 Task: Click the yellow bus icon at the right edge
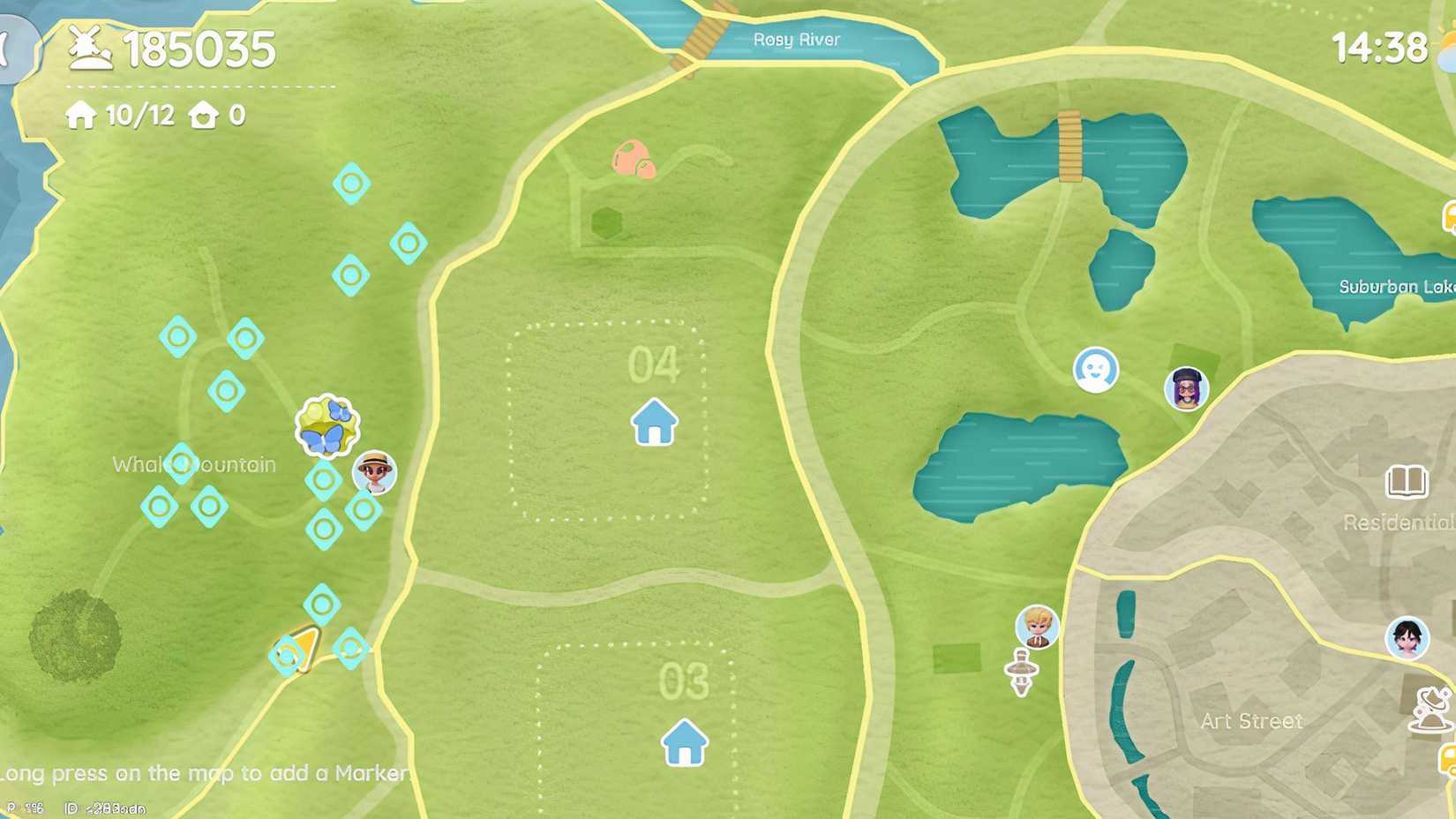point(1451,214)
